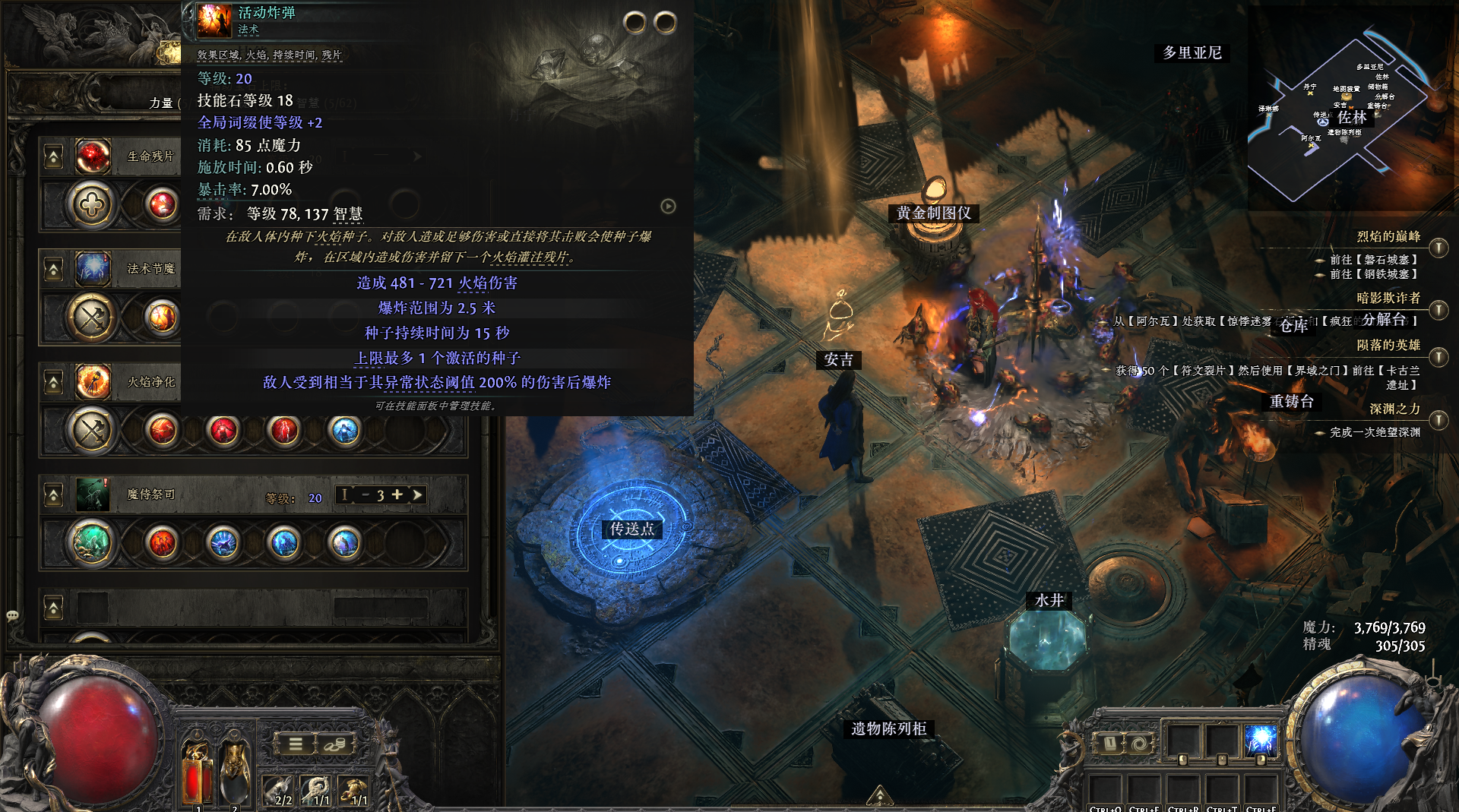The image size is (1459, 812).
Task: Toggle the 烈焰的巅峰 quest tracker button
Action: tap(1438, 248)
